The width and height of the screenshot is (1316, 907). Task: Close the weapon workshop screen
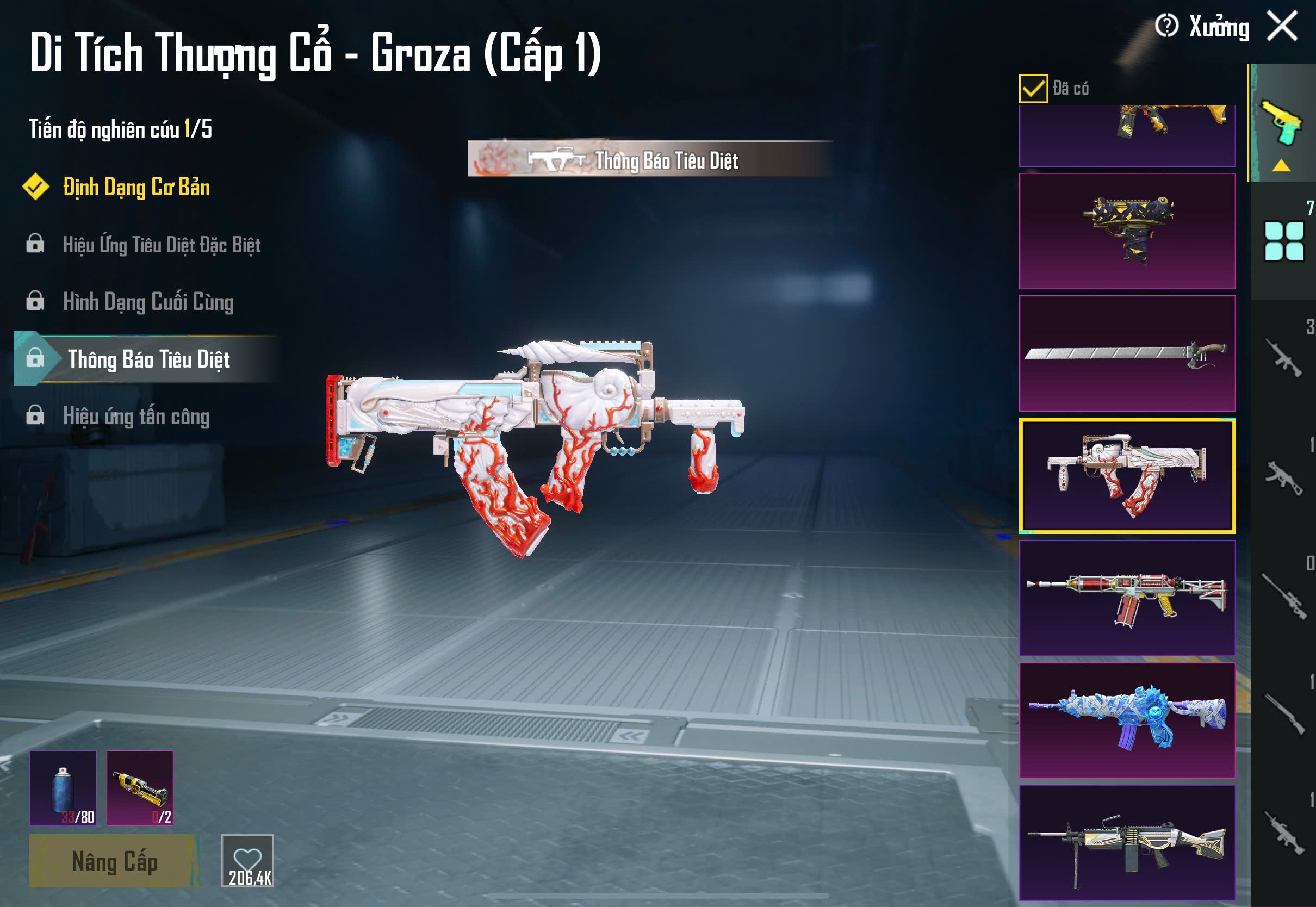[x=1282, y=26]
